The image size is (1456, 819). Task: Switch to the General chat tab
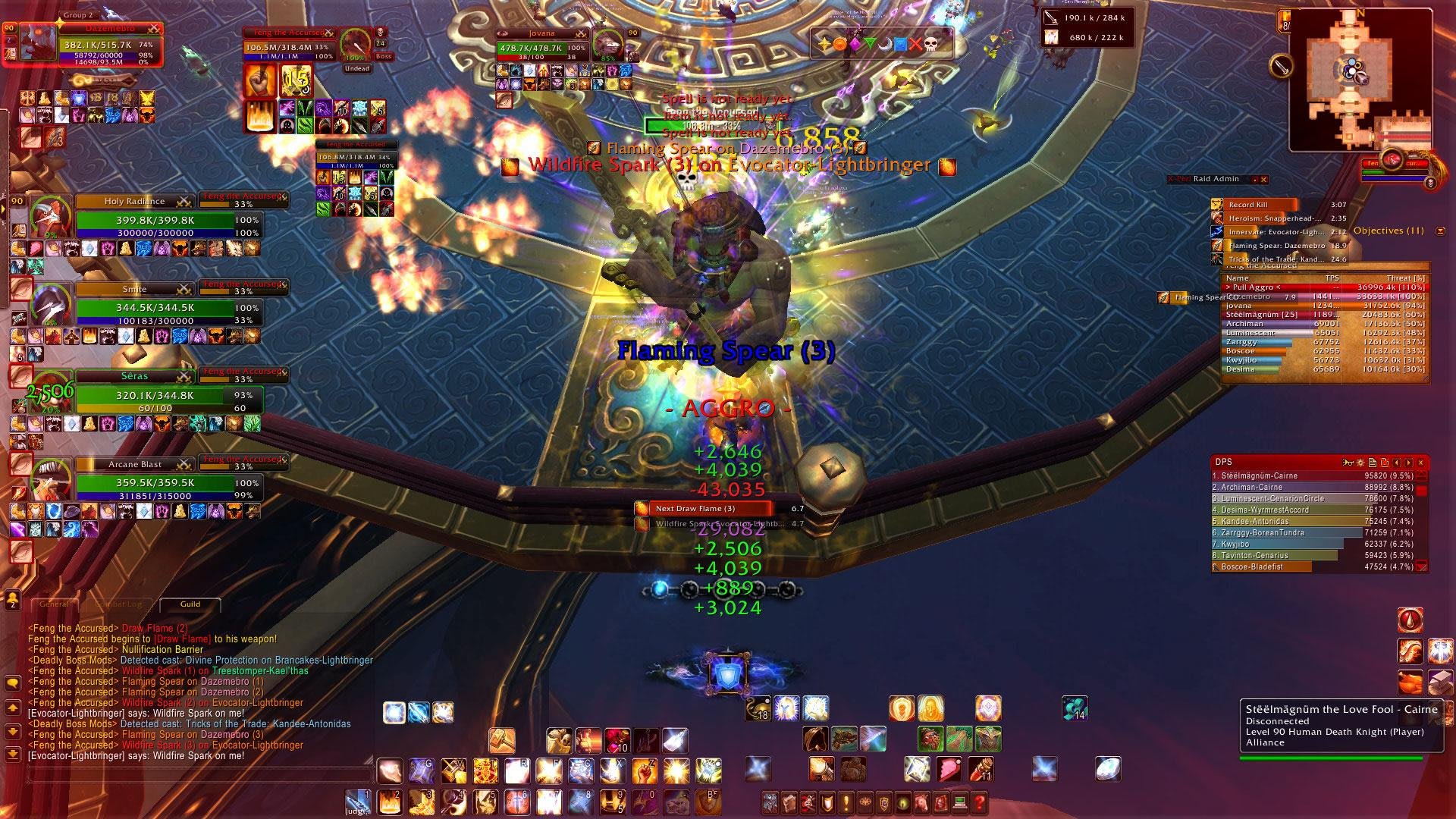(54, 604)
